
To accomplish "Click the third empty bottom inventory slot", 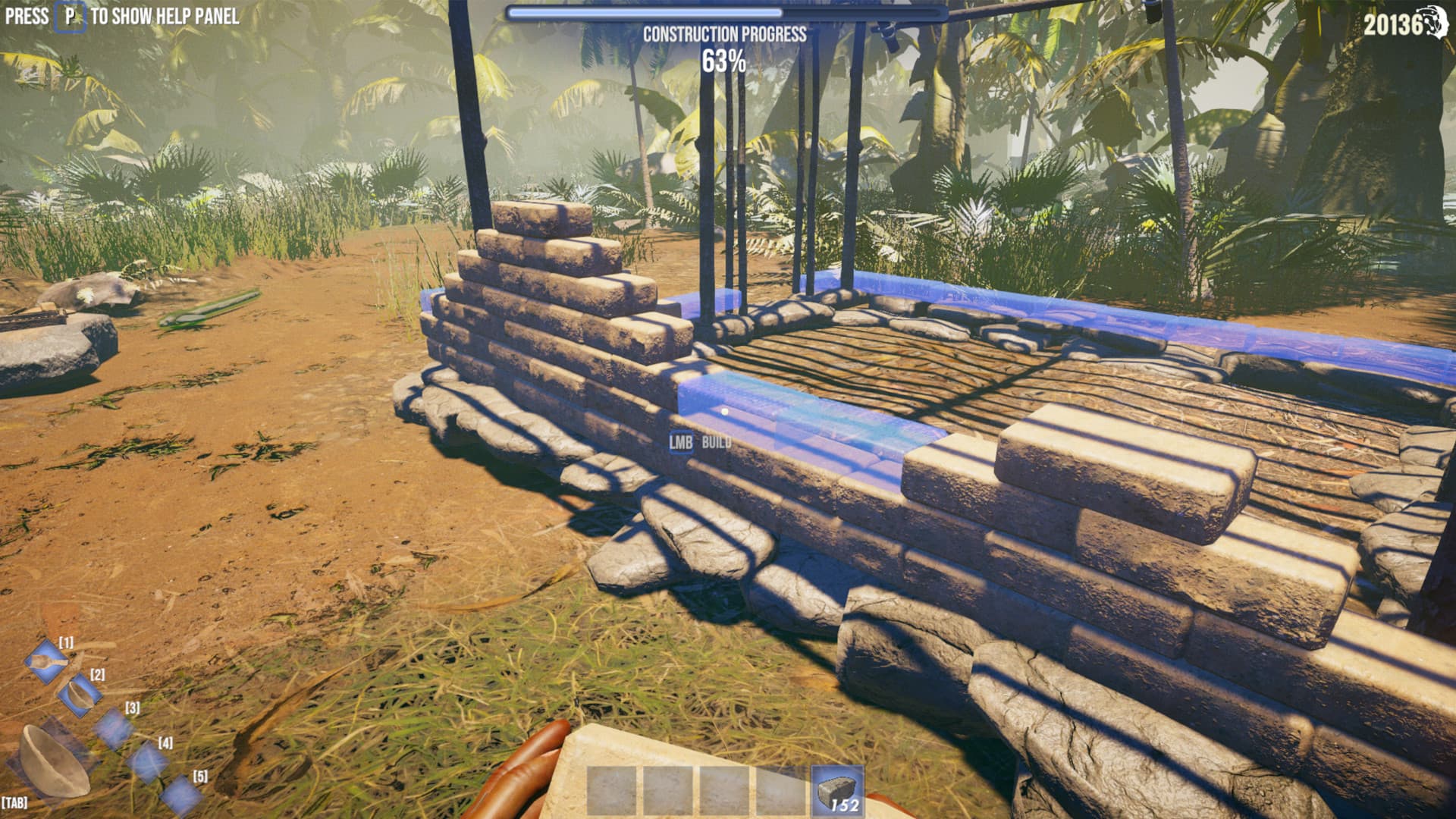I will 723,790.
